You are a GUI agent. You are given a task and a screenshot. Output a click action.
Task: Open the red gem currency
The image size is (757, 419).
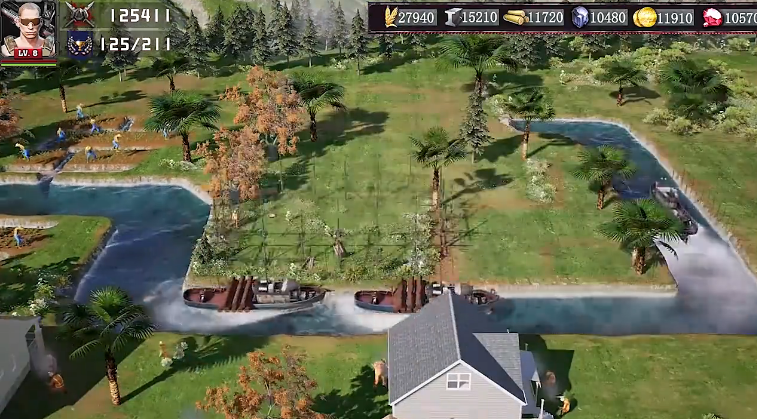pyautogui.click(x=712, y=17)
